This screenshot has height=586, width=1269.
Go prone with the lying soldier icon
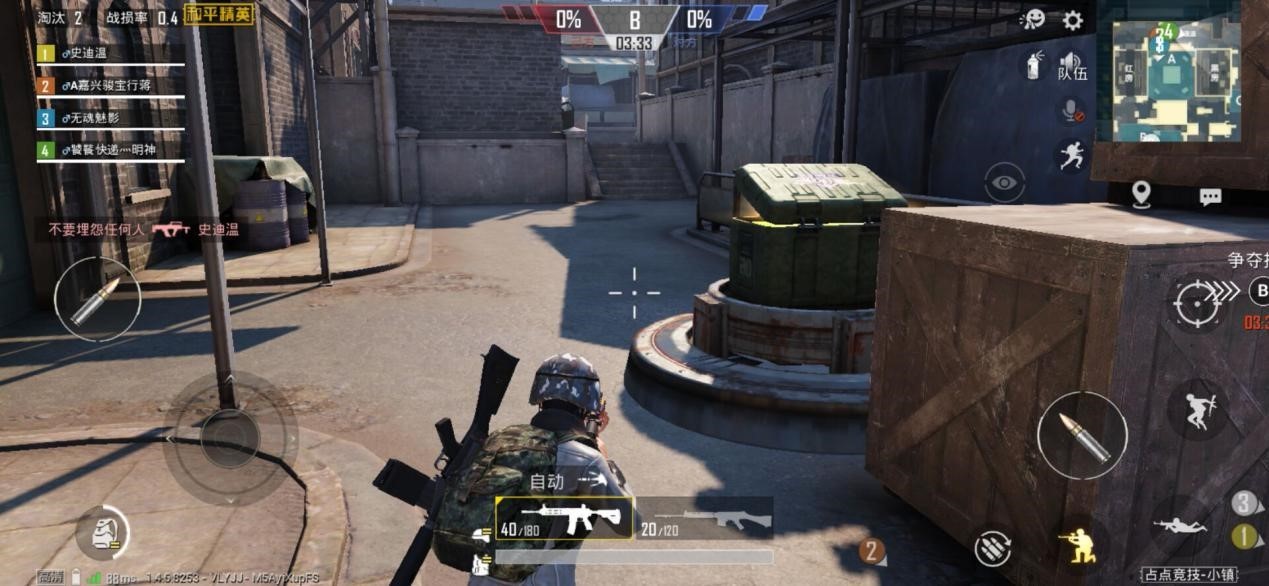(x=1180, y=525)
